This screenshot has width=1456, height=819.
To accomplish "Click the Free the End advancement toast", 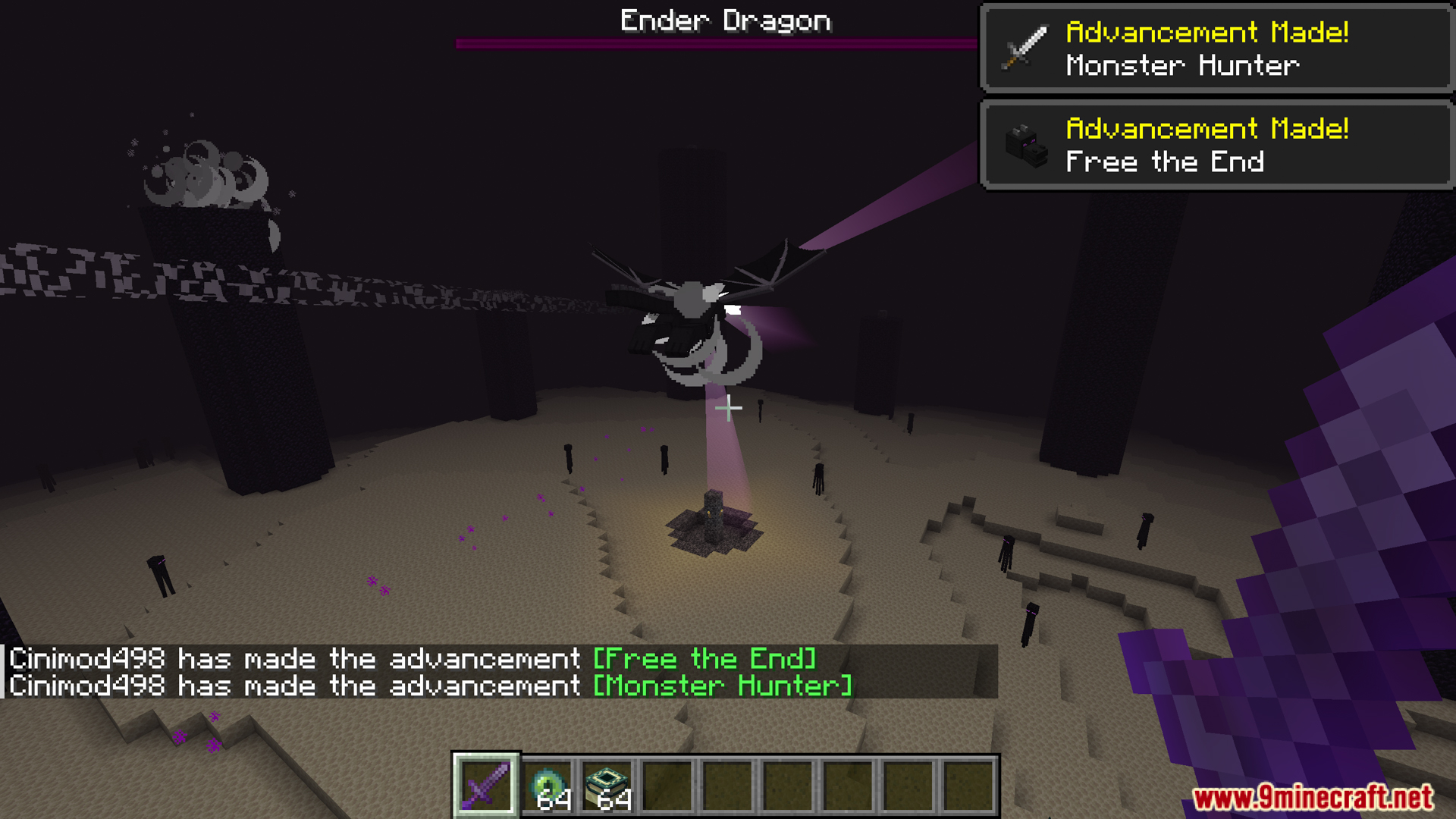I will coord(1216,145).
